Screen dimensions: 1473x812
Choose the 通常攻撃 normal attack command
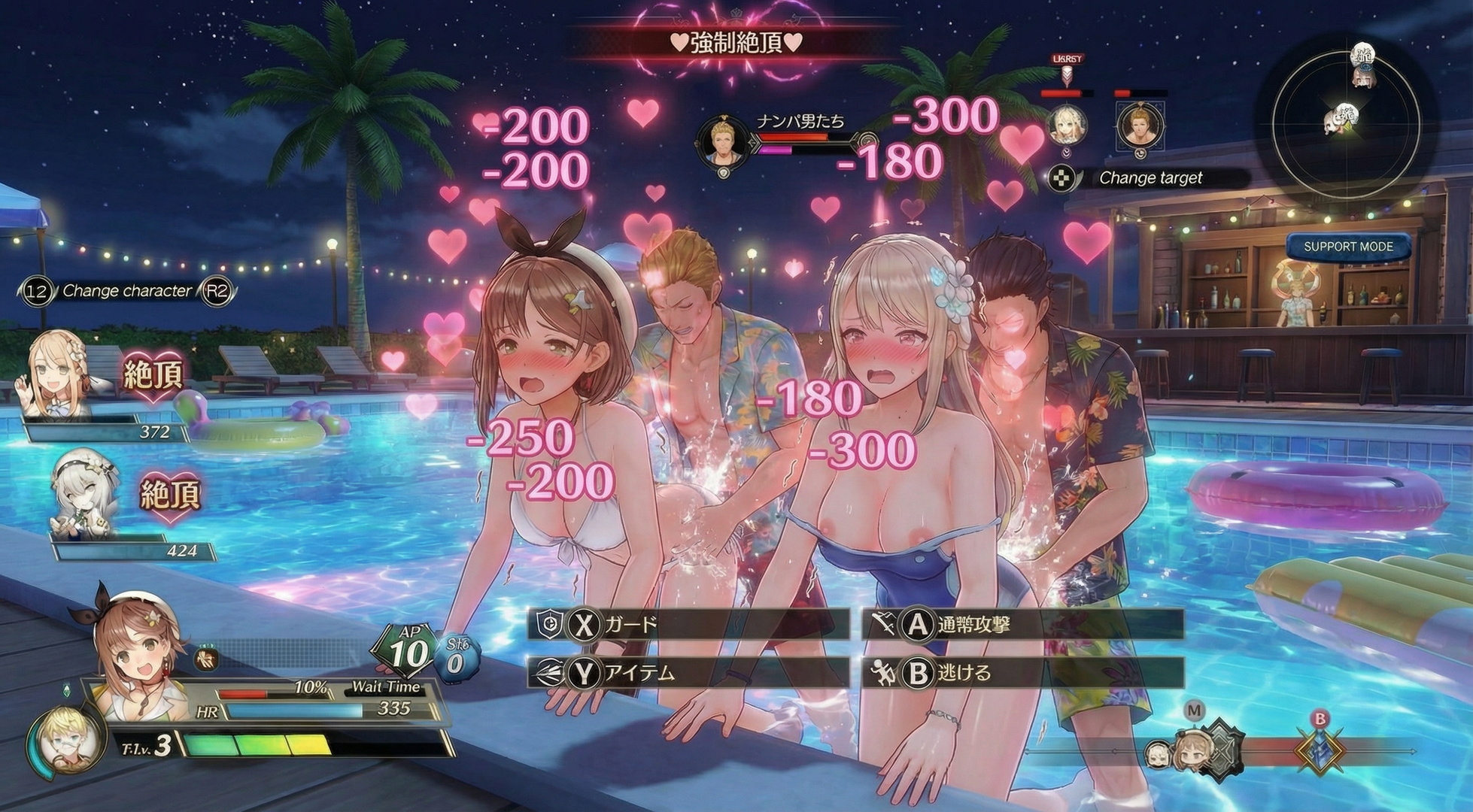click(1022, 625)
